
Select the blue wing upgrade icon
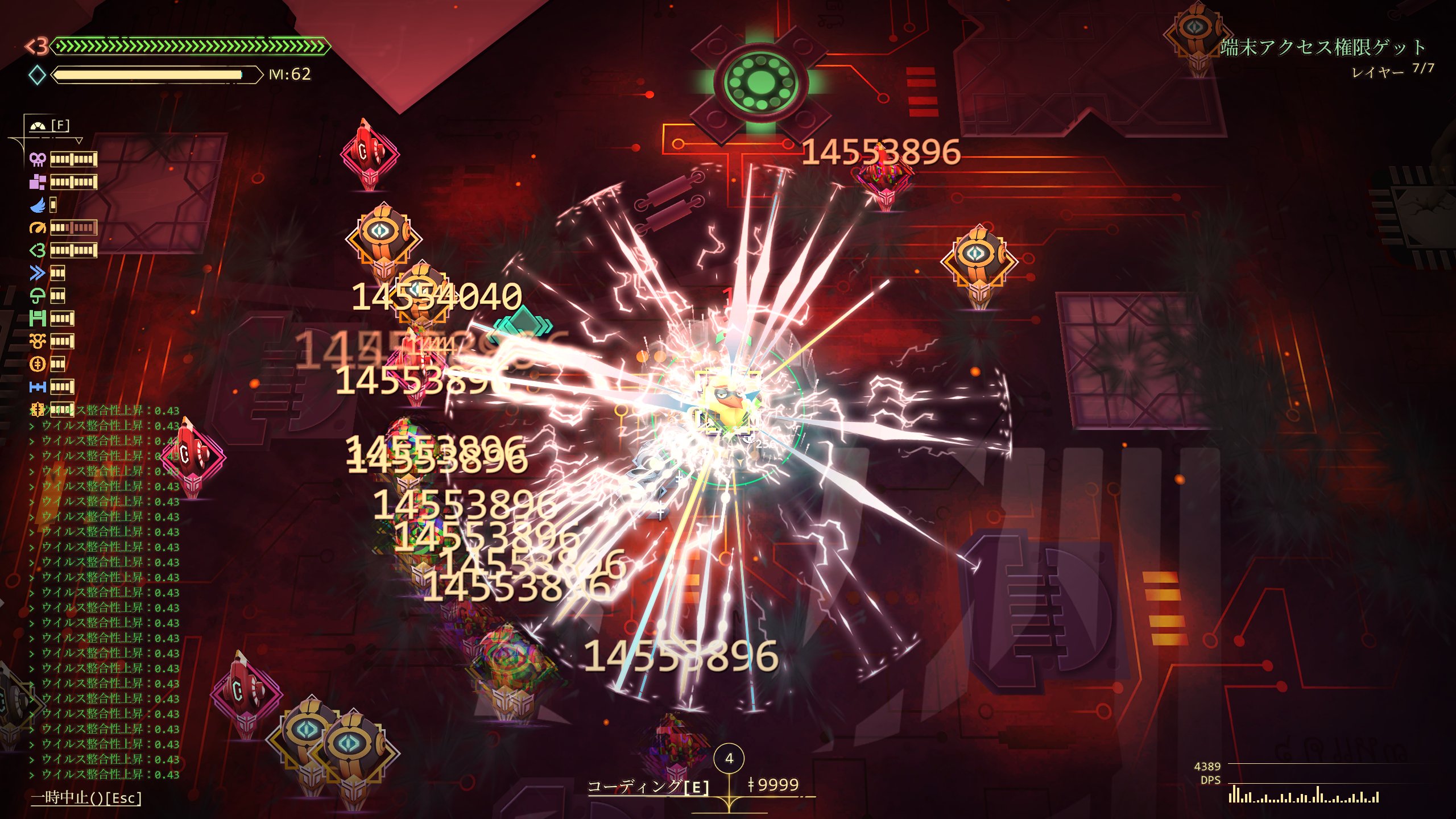(x=38, y=205)
